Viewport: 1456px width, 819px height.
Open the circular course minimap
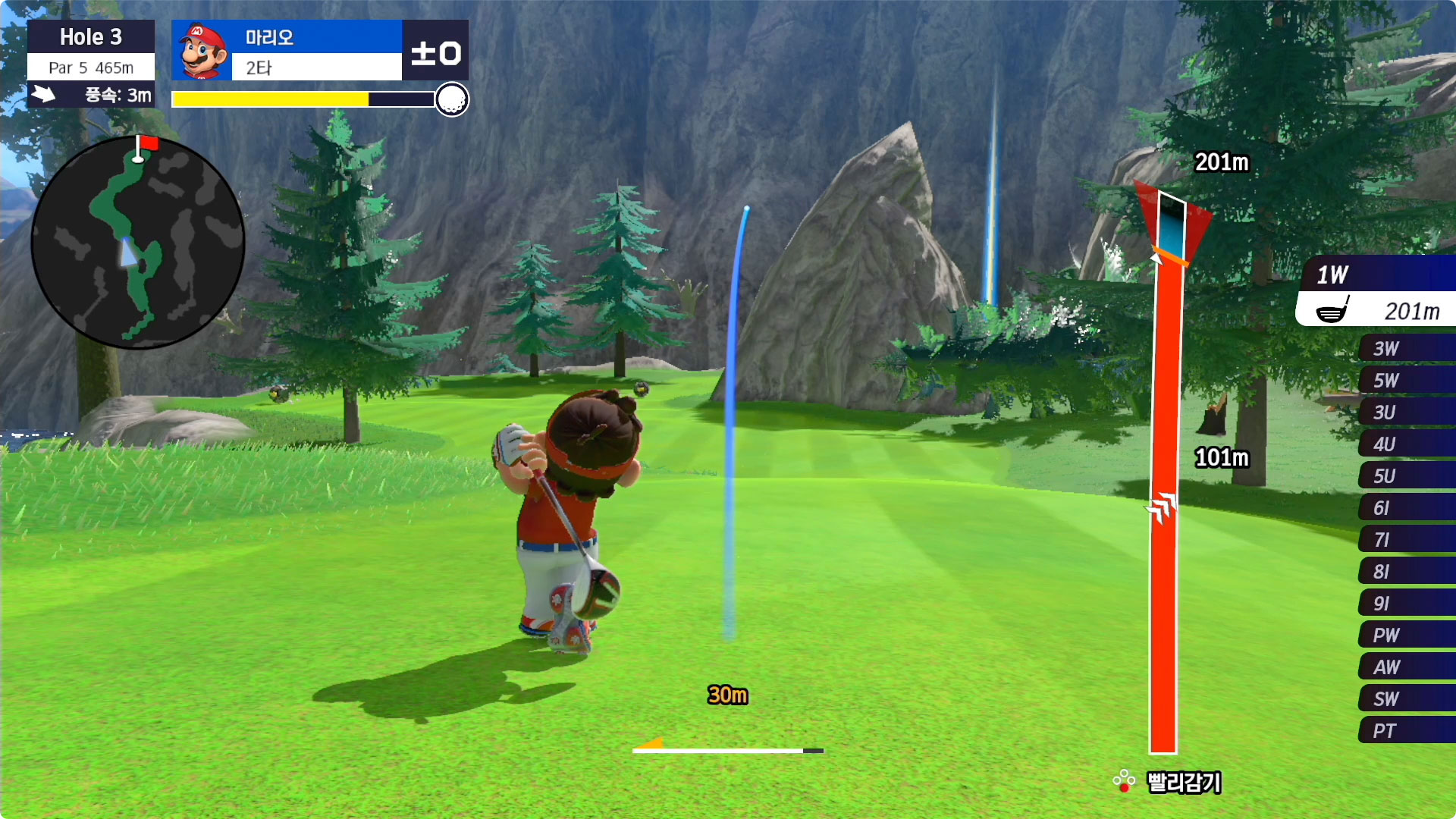(137, 243)
